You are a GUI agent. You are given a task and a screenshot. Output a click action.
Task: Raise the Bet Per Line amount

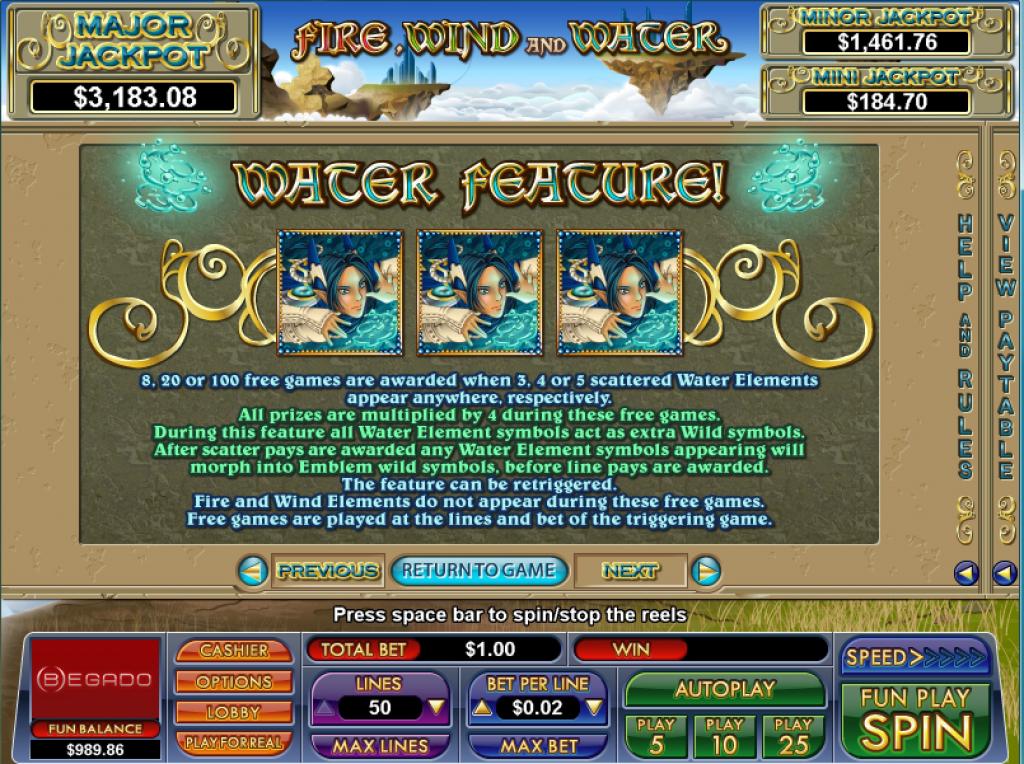click(x=481, y=708)
